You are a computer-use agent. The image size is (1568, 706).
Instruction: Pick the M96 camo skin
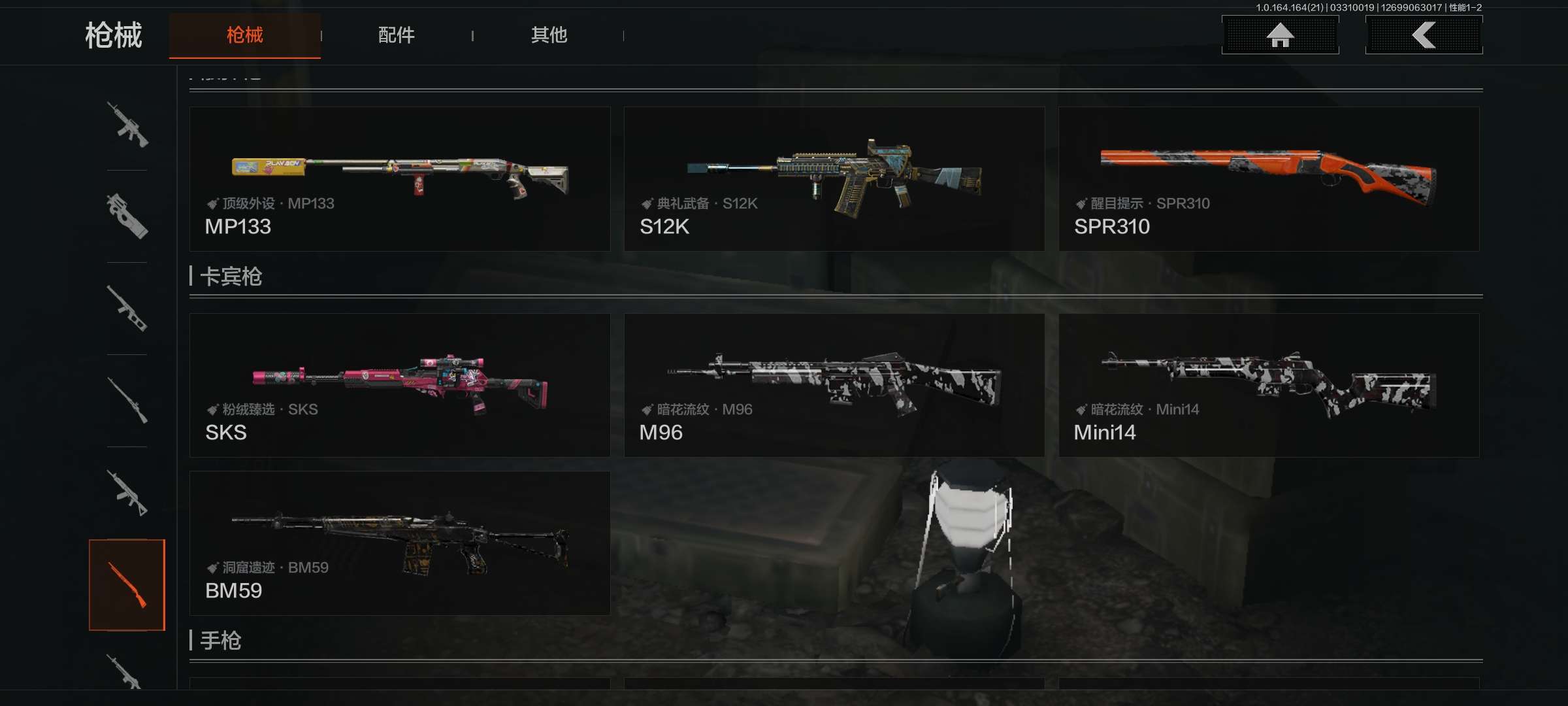click(834, 385)
